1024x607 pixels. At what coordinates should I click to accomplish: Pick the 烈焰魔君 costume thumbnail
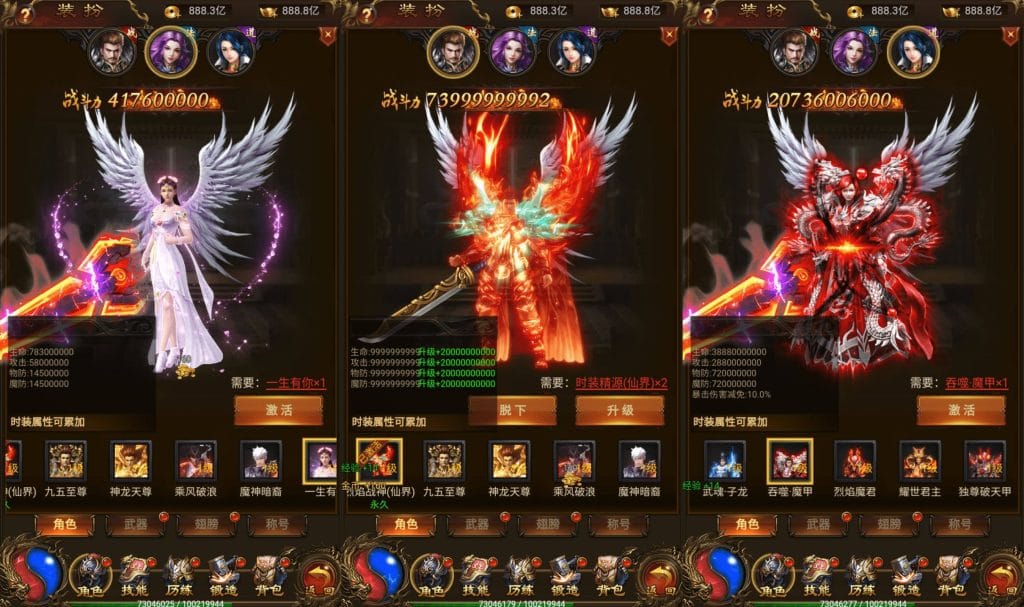855,460
